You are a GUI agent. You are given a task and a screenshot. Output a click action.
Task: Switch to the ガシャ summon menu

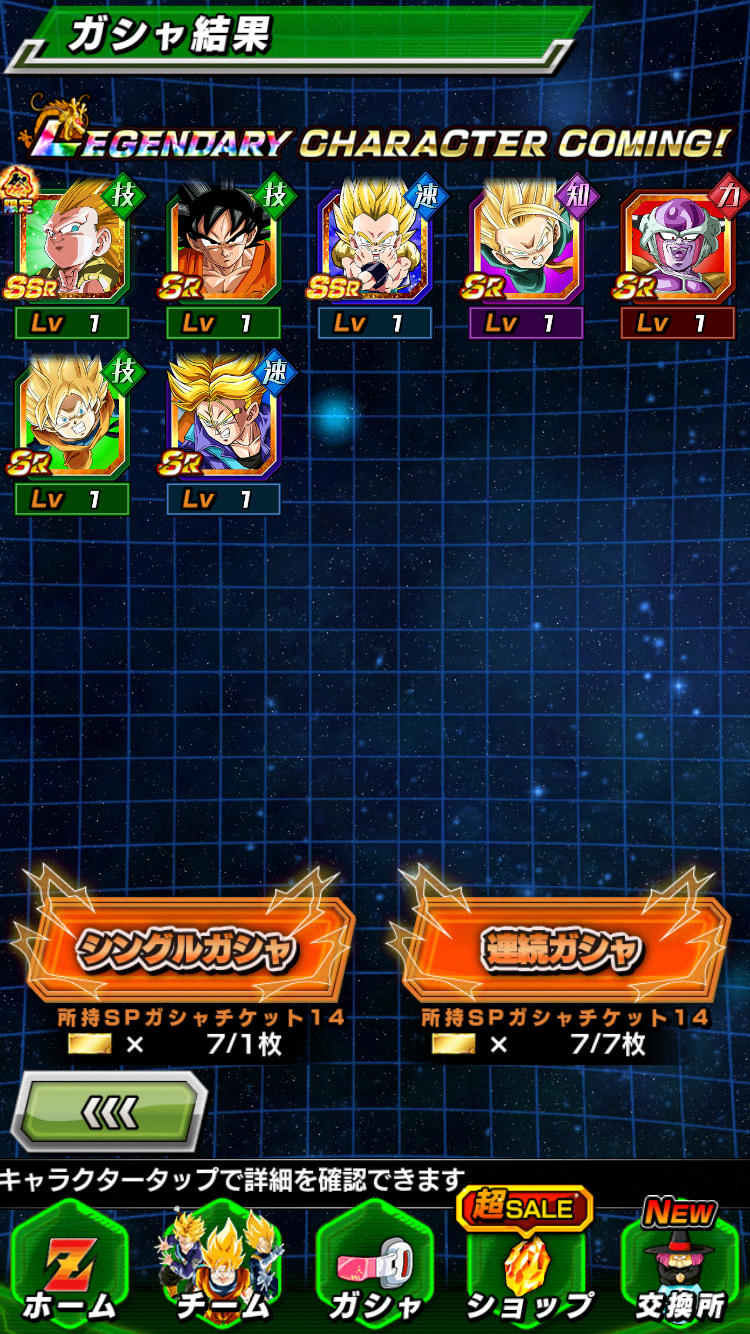[374, 1270]
